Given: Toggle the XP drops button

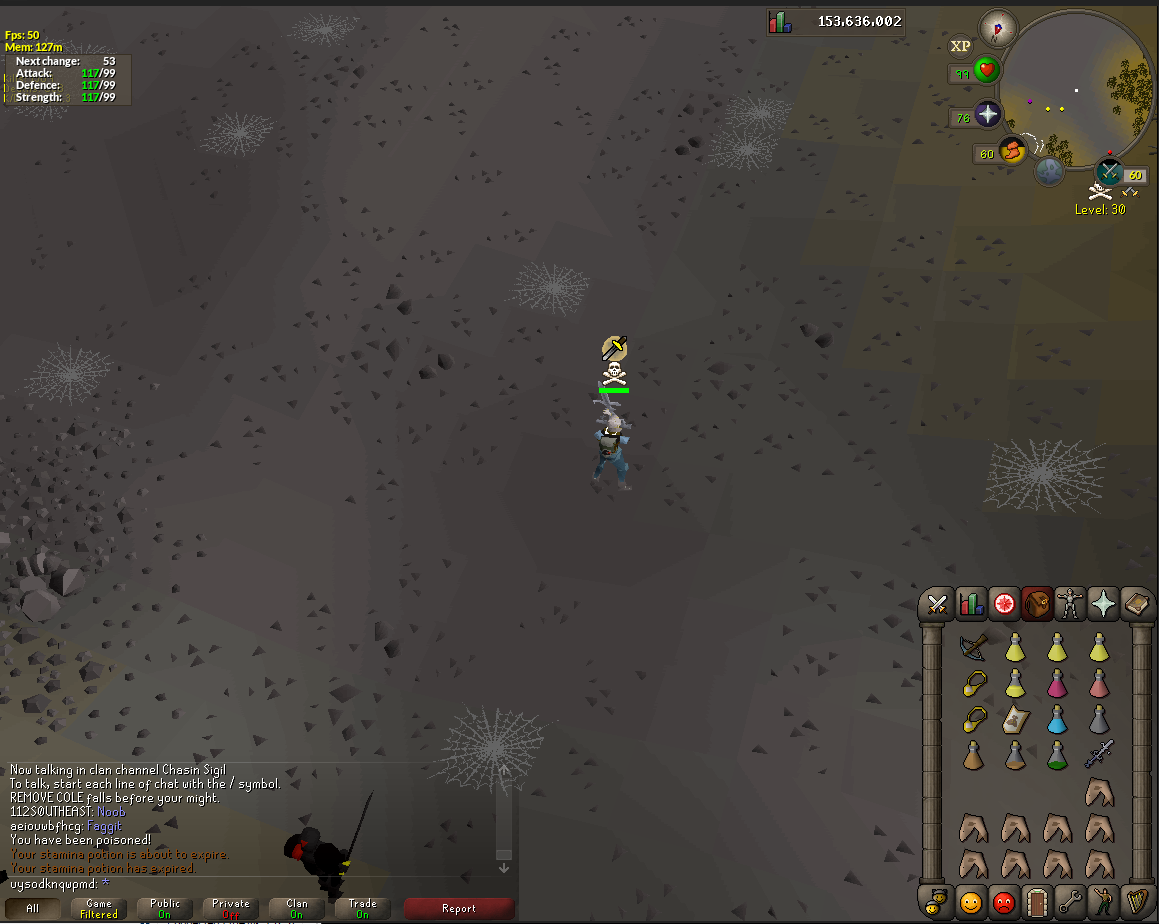Looking at the screenshot, I should 960,46.
